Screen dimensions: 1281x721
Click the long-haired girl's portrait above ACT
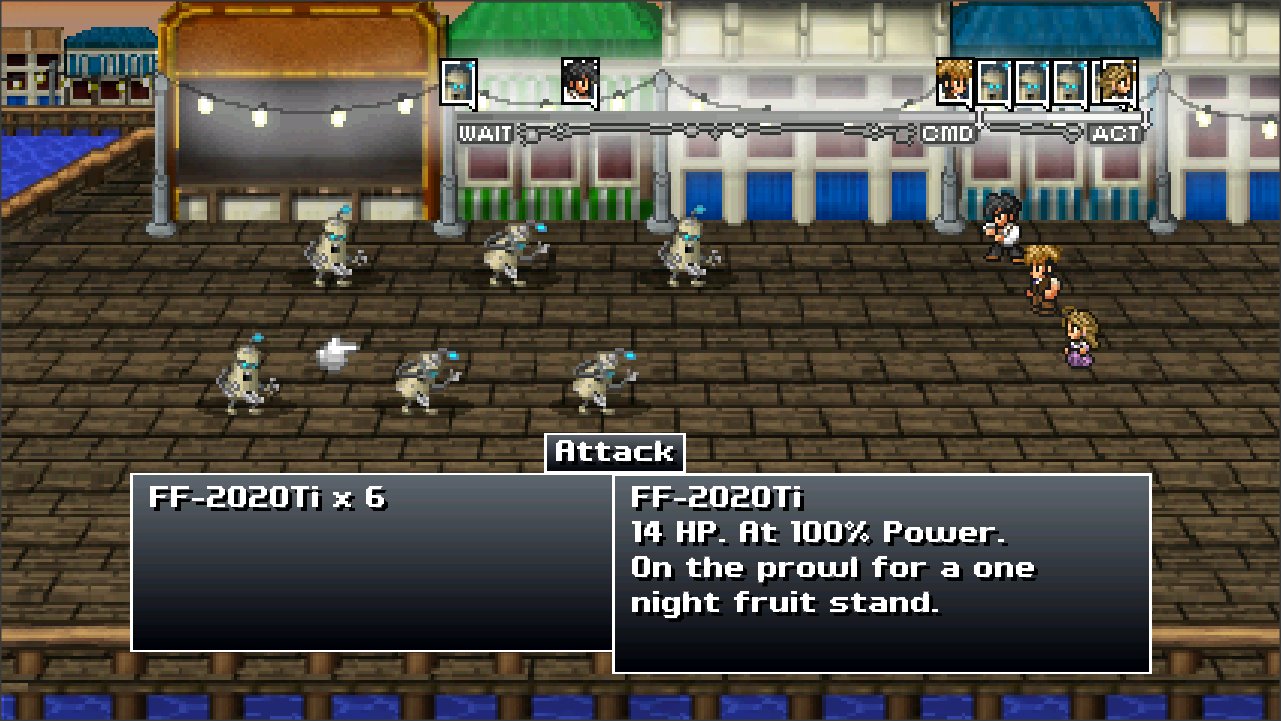pyautogui.click(x=1116, y=82)
